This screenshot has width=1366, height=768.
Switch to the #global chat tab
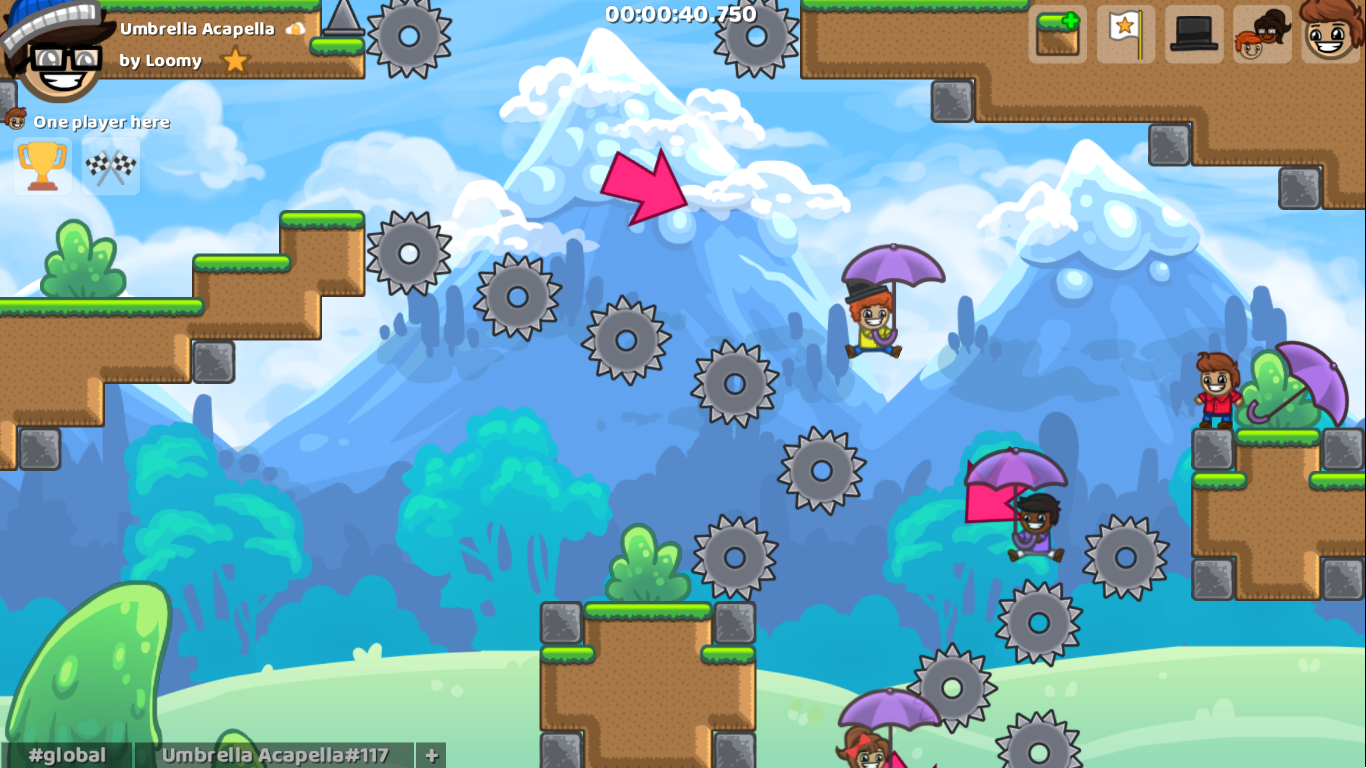click(x=65, y=756)
